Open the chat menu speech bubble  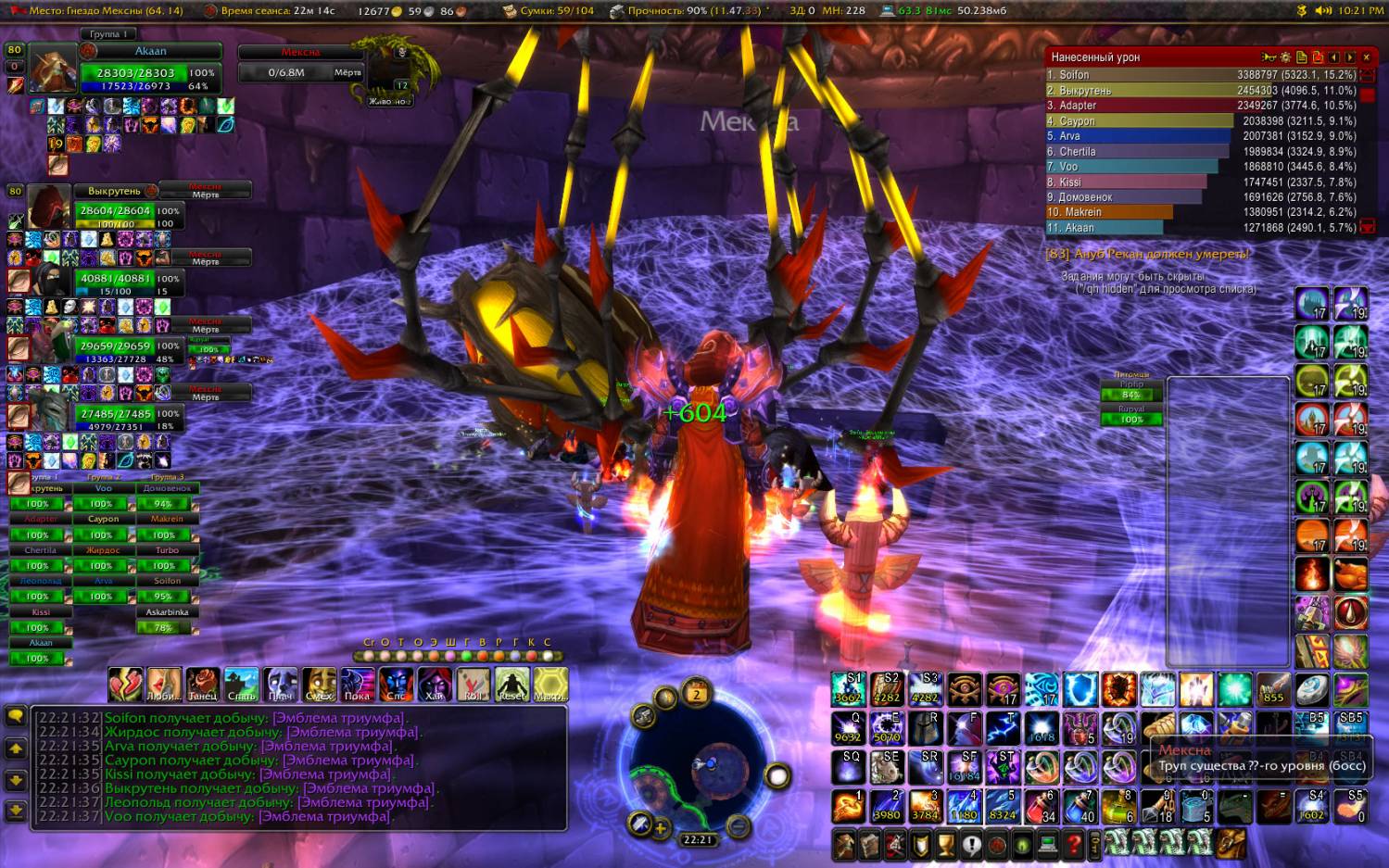pos(16,716)
